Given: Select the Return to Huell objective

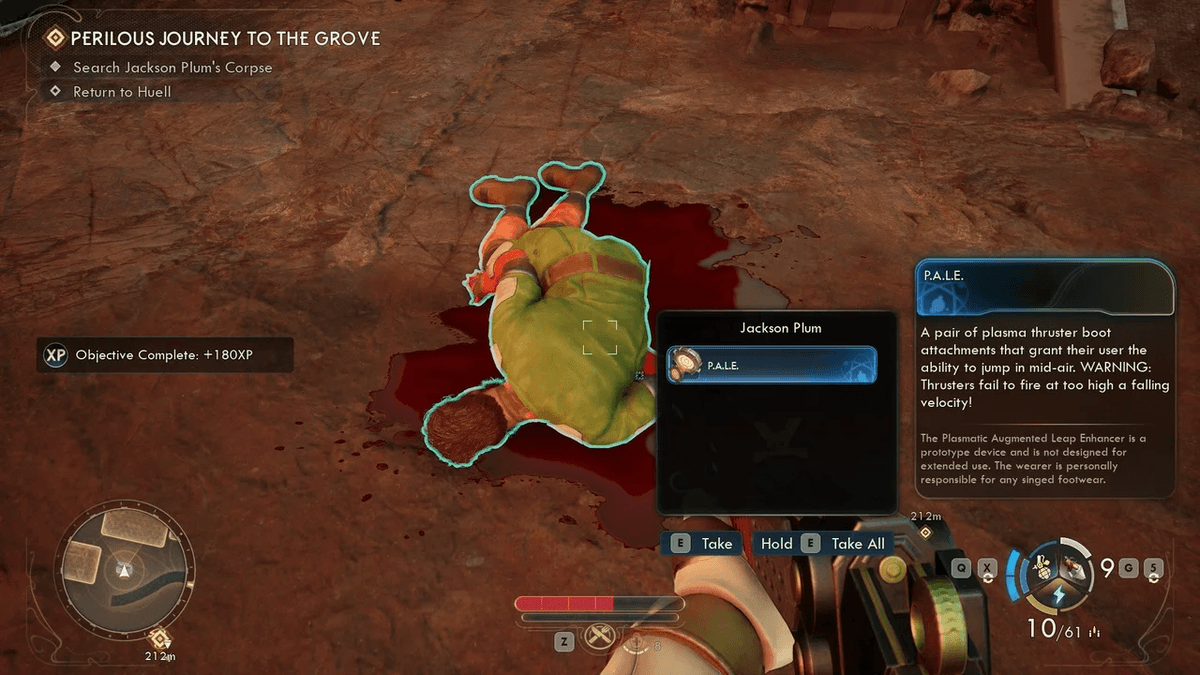Looking at the screenshot, I should (122, 92).
